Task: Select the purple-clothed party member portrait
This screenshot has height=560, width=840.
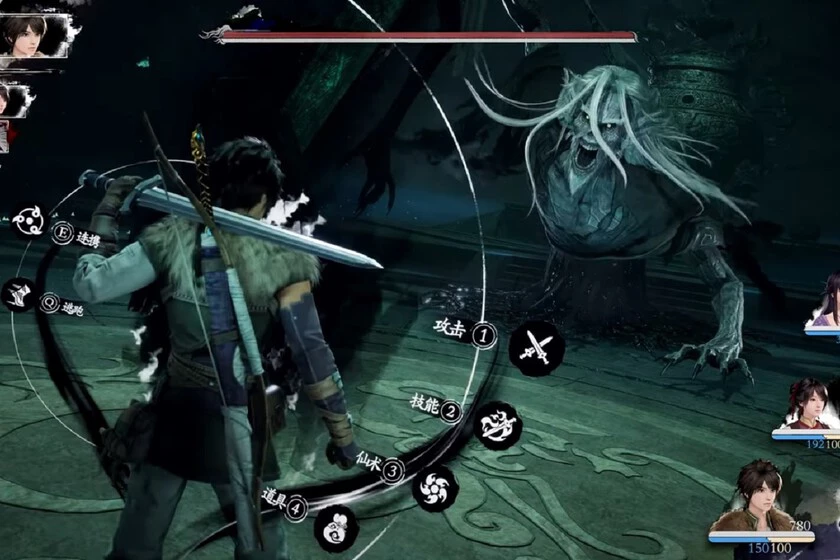Action: (829, 301)
